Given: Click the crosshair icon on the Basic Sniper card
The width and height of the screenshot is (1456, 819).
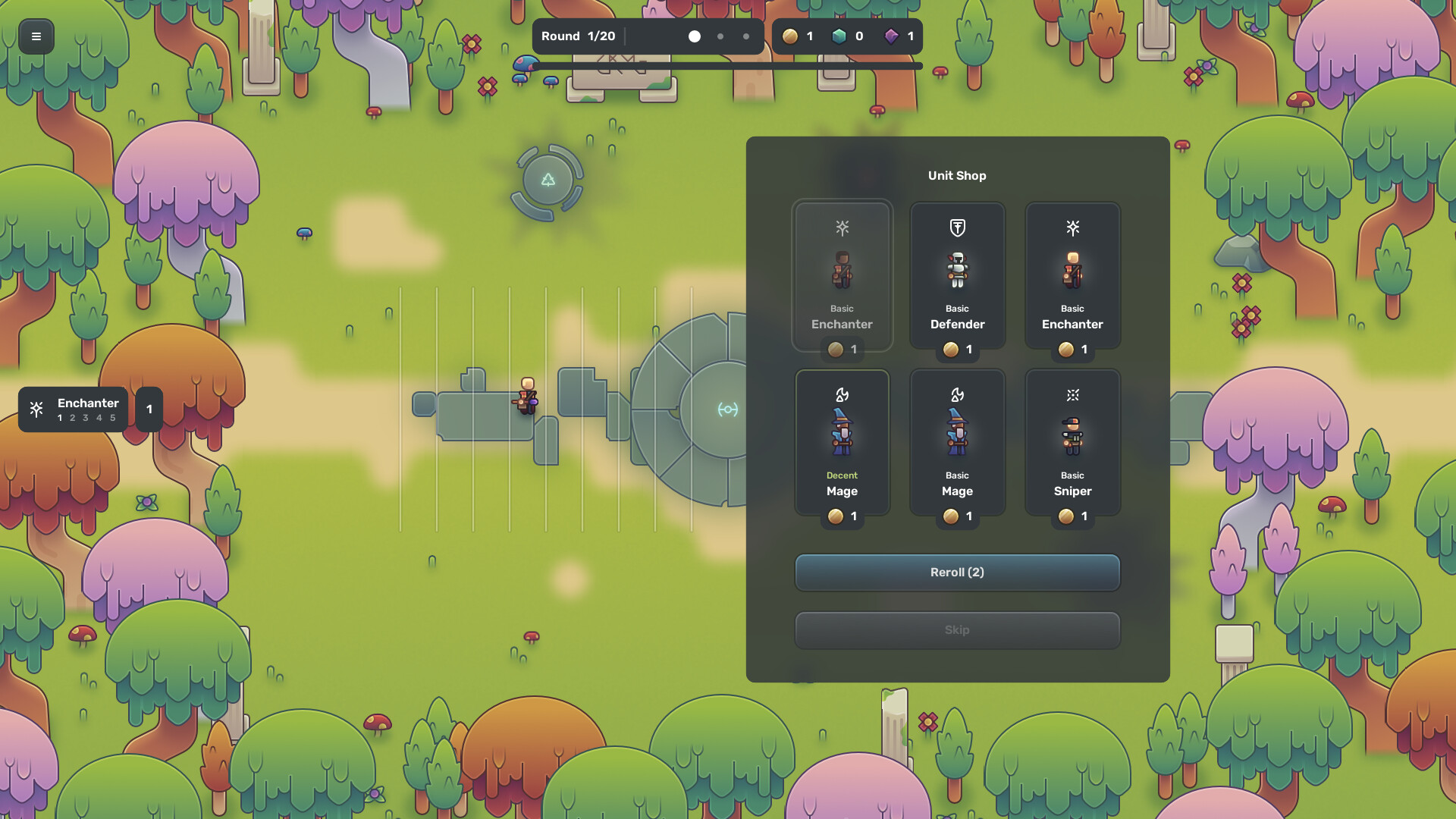Looking at the screenshot, I should tap(1072, 395).
